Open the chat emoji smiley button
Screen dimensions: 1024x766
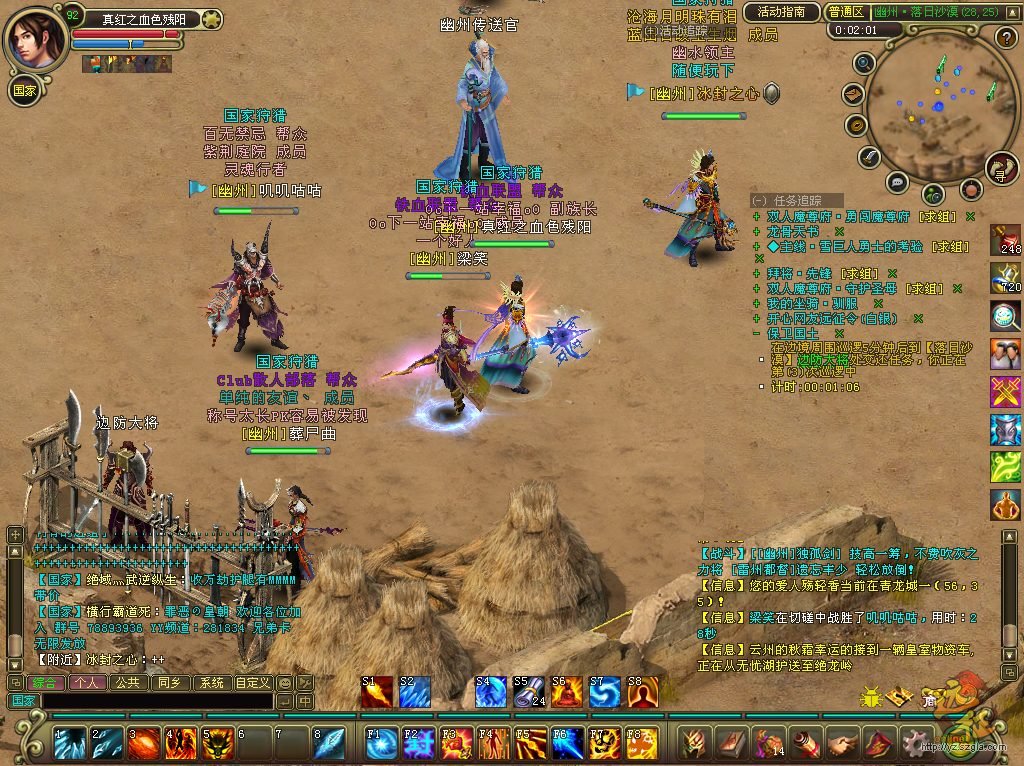coord(284,683)
